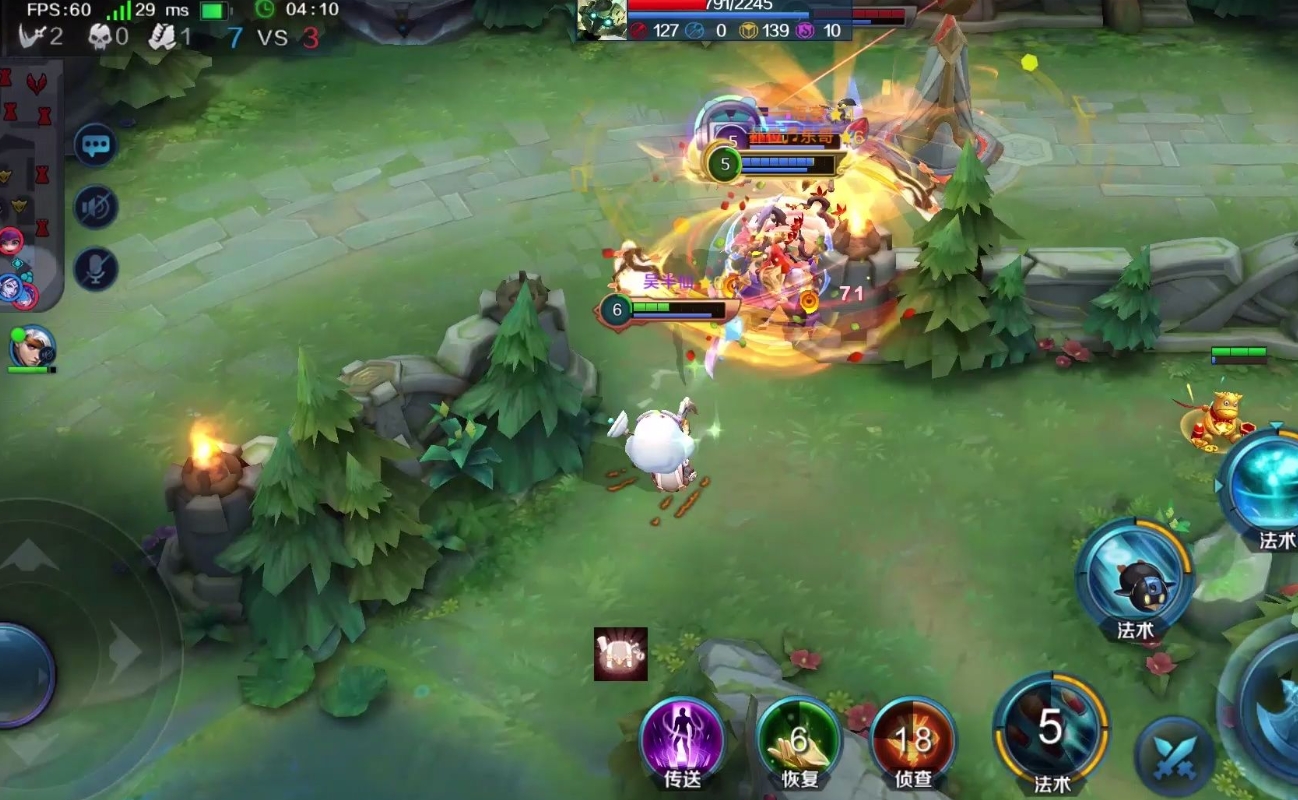The image size is (1298, 800).
Task: Open the quick chat speech bubble
Action: 96,146
